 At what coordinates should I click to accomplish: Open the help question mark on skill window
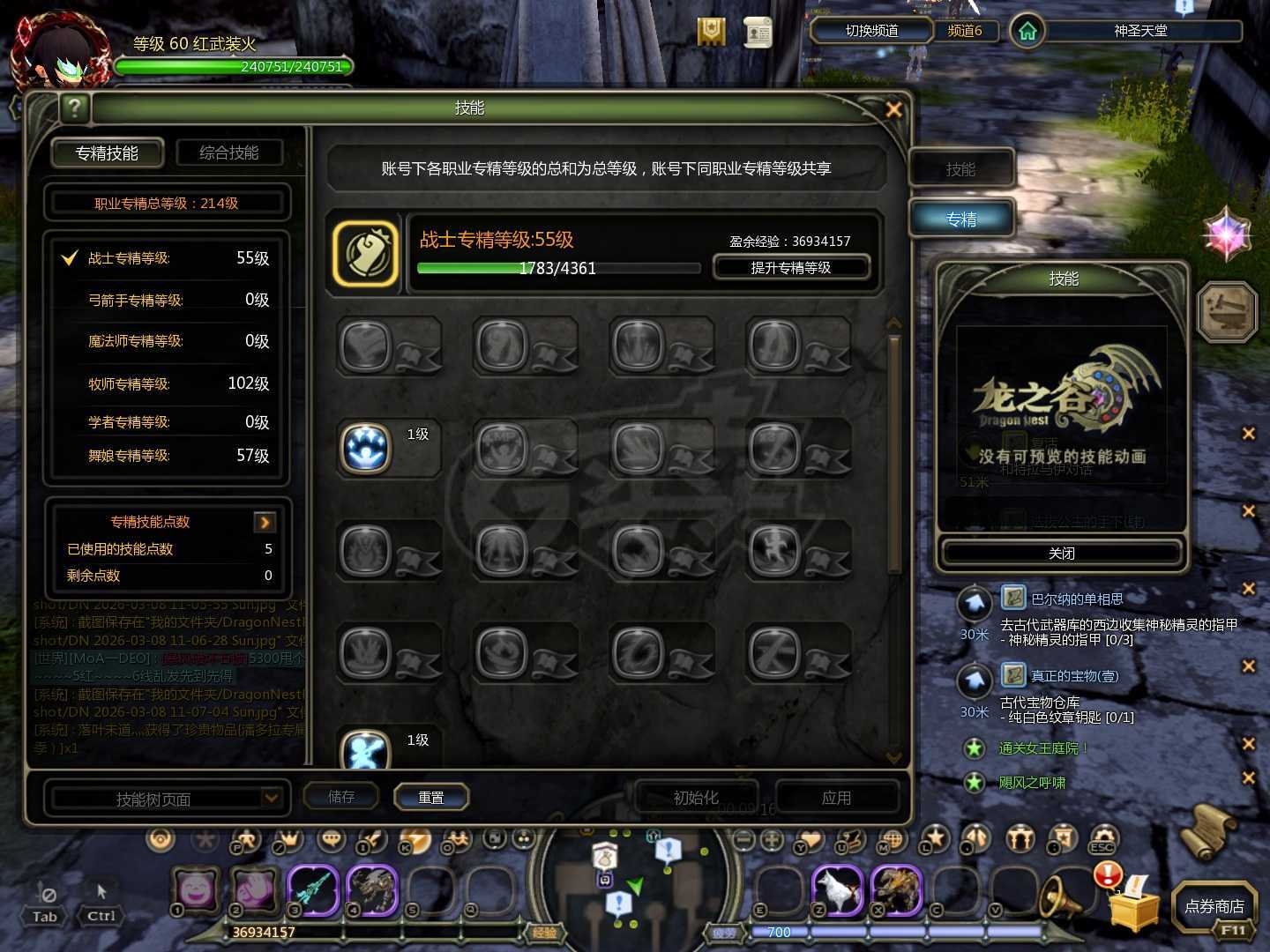pos(75,108)
